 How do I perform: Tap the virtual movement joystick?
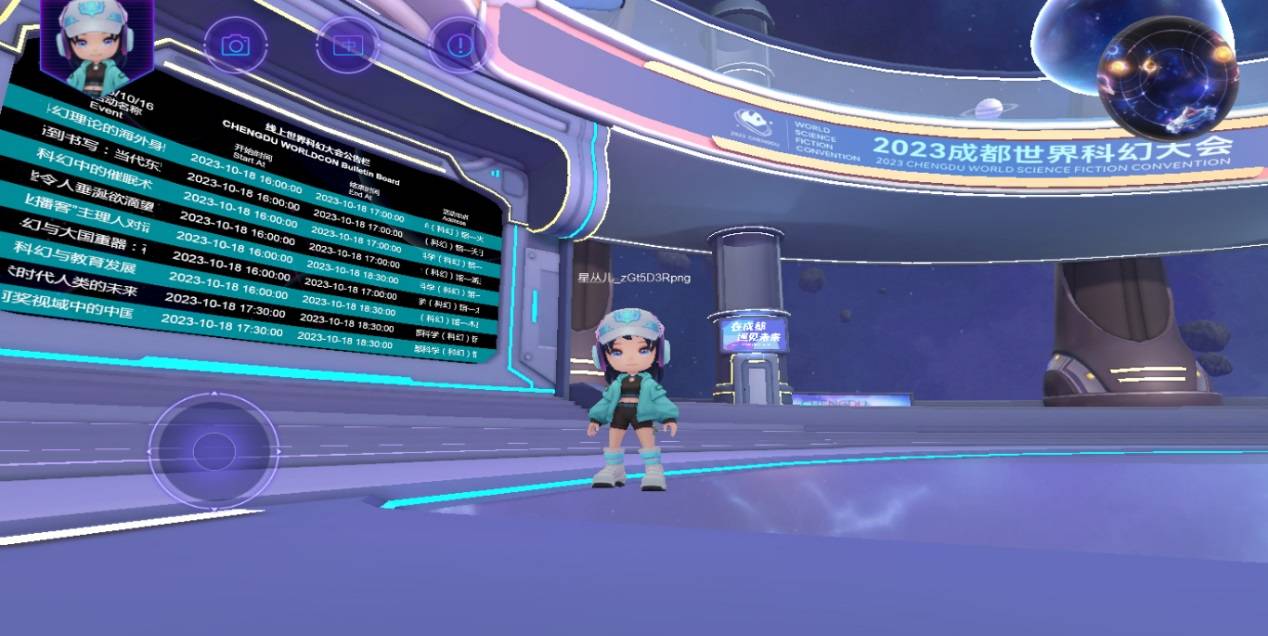[214, 451]
